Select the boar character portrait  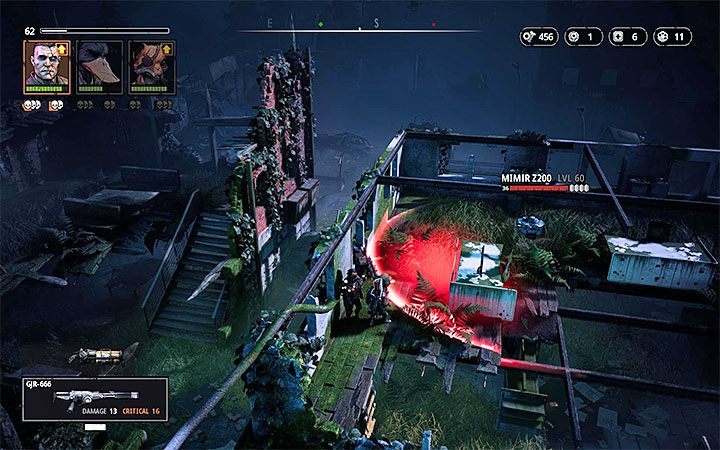tap(152, 67)
